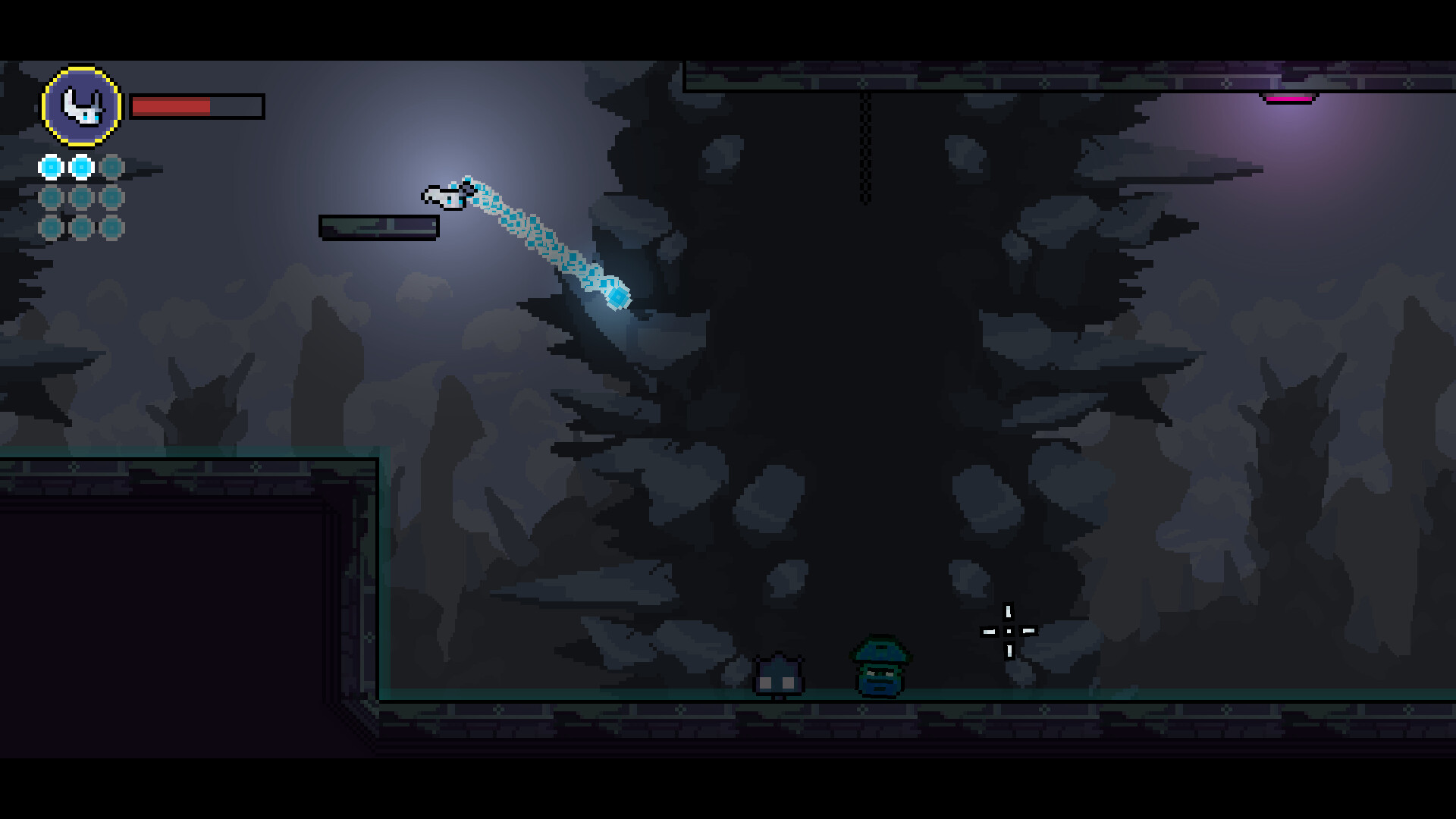1456x819 pixels.
Task: Click the crosshair aiming reticle
Action: tap(1009, 629)
